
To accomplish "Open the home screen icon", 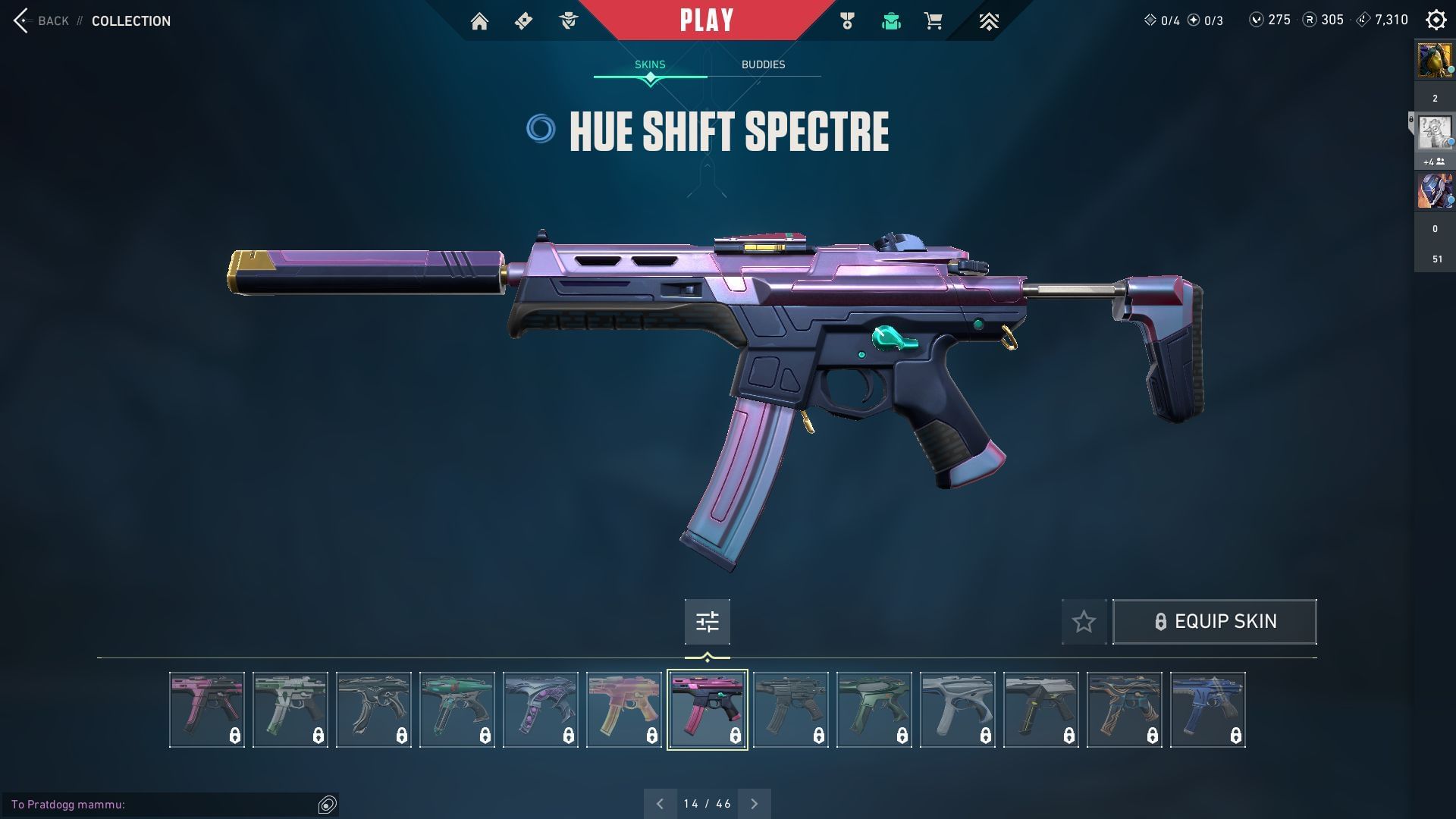I will pos(479,21).
